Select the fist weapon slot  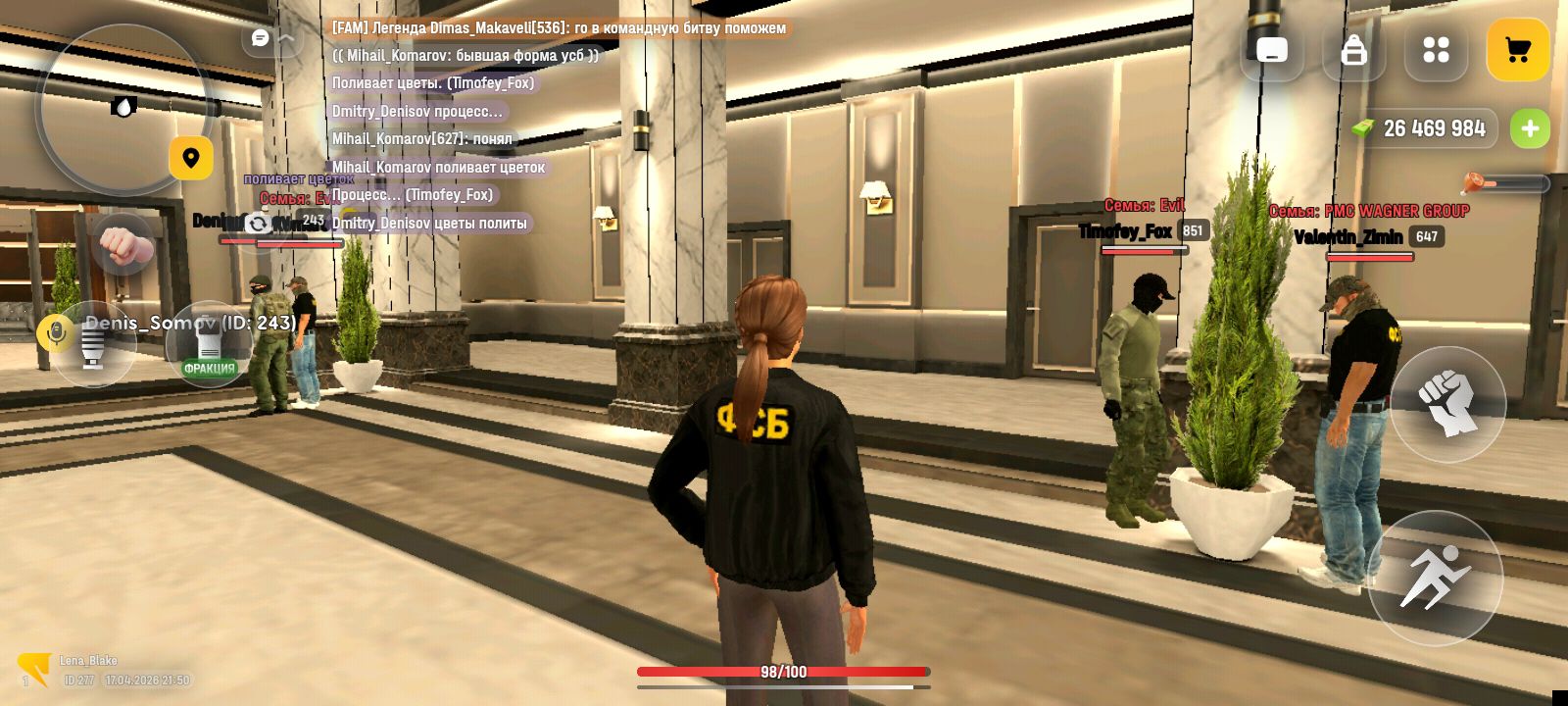122,244
